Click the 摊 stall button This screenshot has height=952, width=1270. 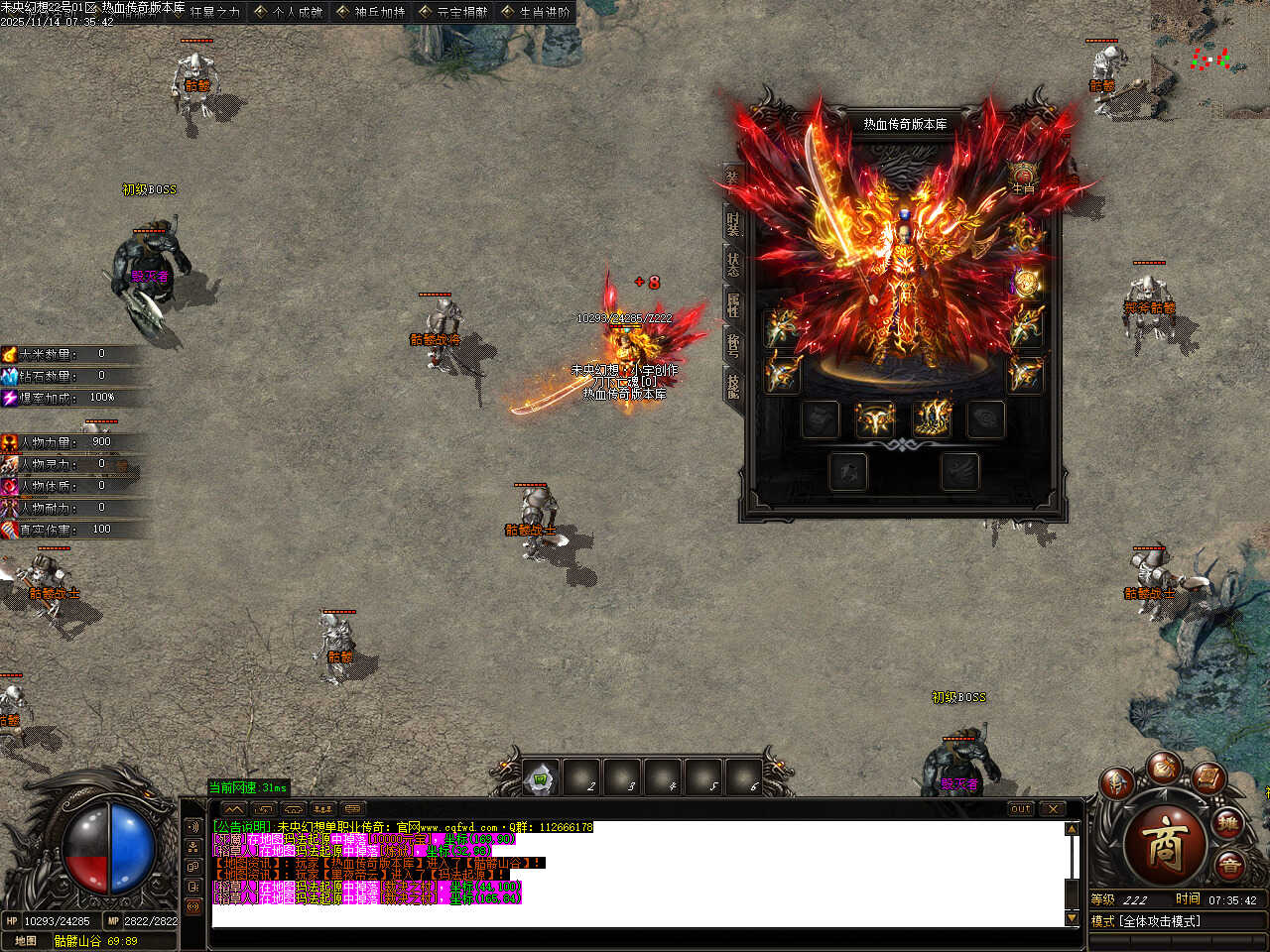tap(1228, 824)
